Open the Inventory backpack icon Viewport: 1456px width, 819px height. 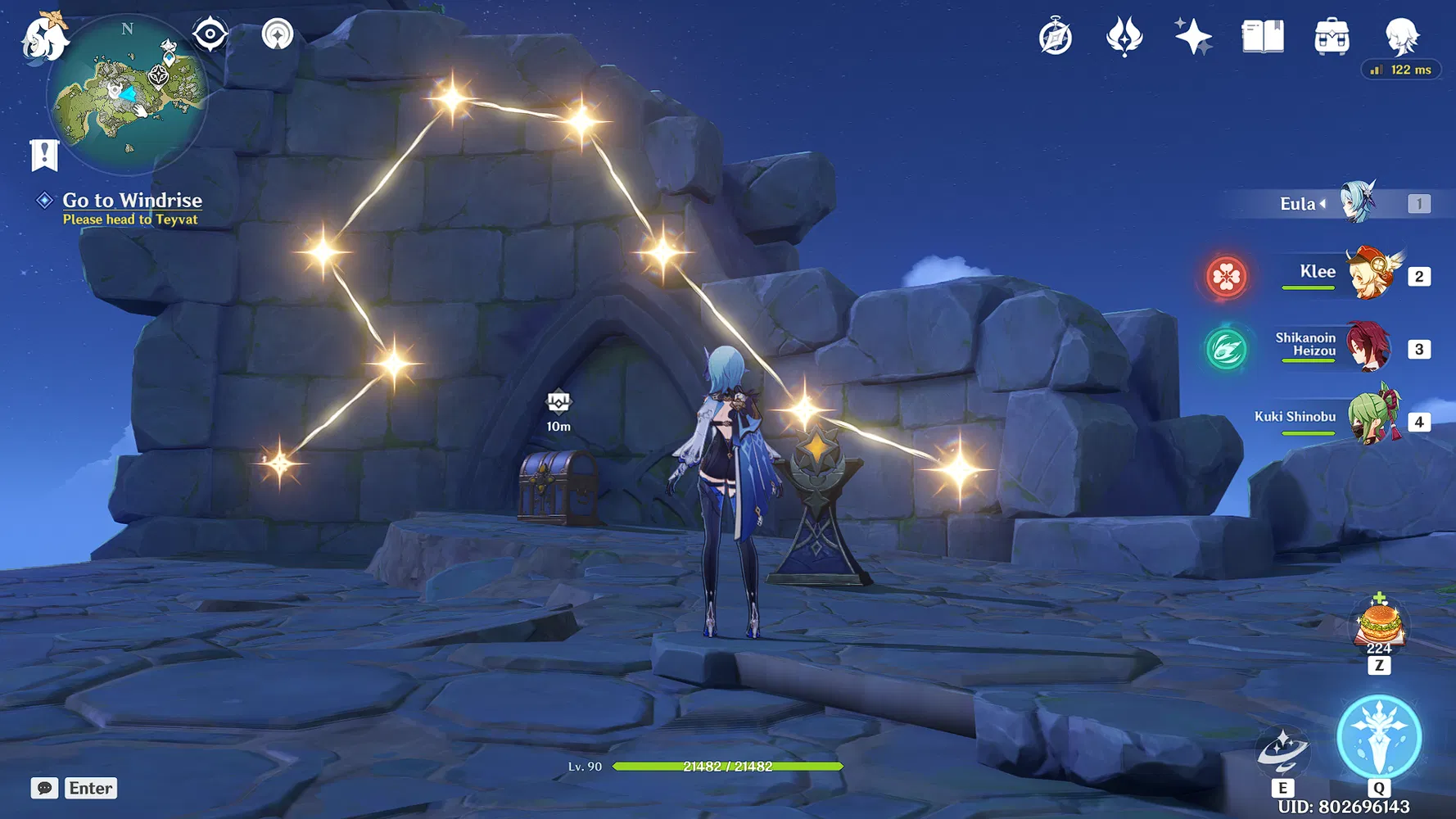(x=1332, y=35)
